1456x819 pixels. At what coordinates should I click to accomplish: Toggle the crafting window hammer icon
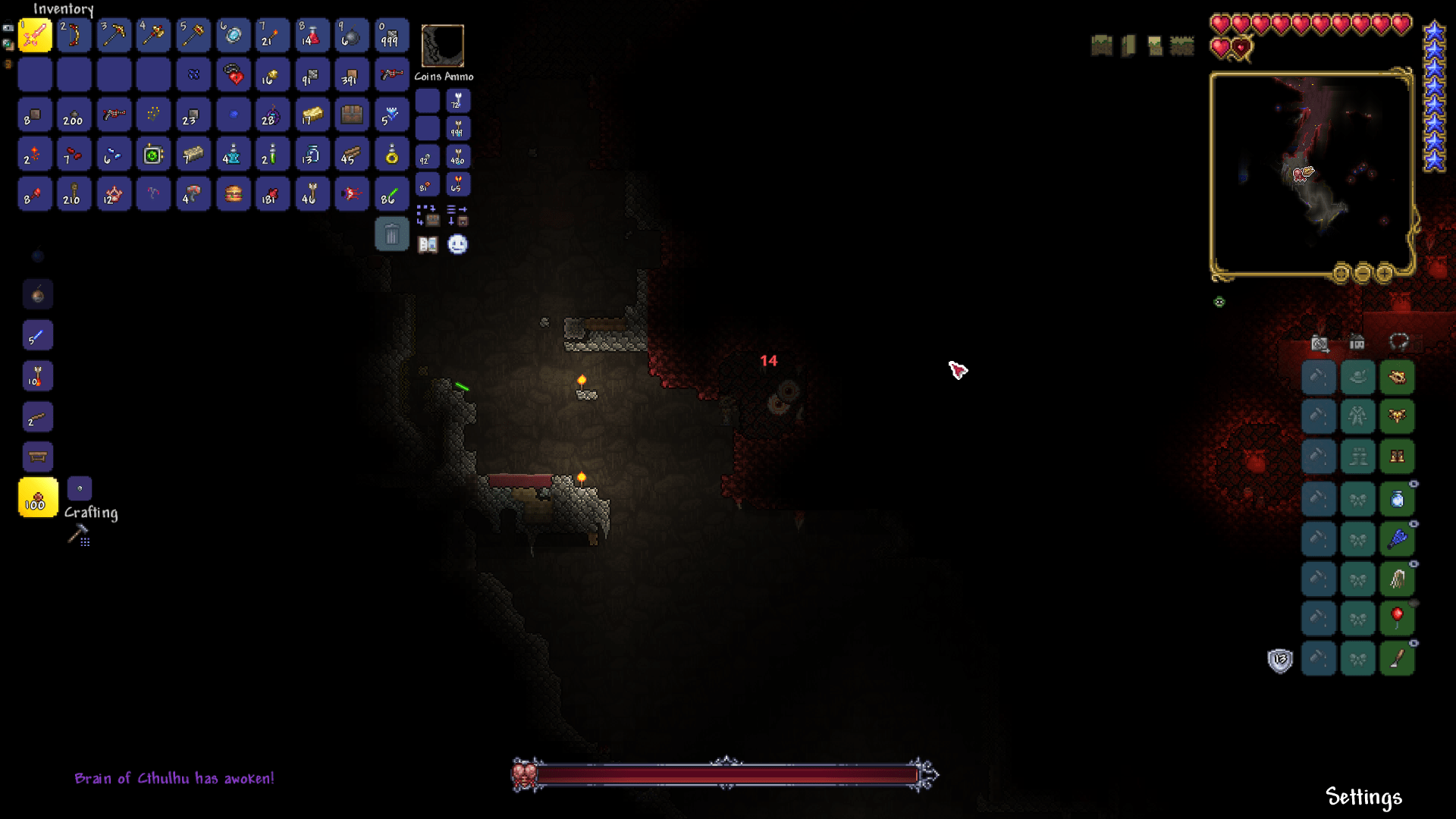(78, 535)
